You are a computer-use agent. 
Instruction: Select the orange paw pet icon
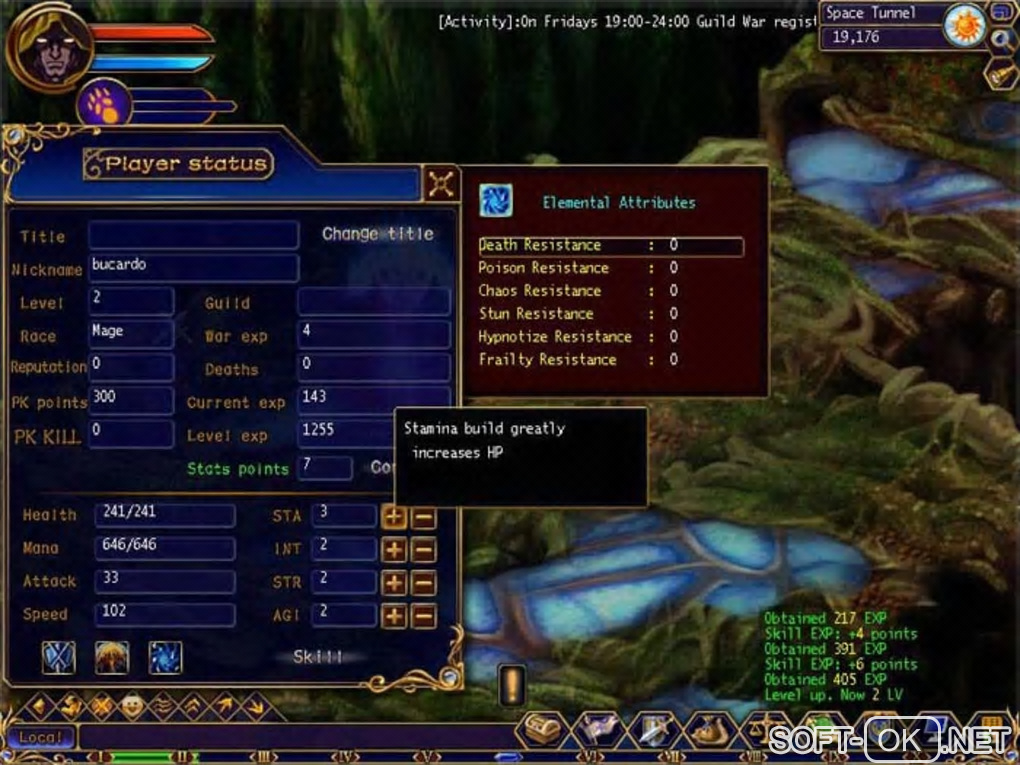pos(103,104)
